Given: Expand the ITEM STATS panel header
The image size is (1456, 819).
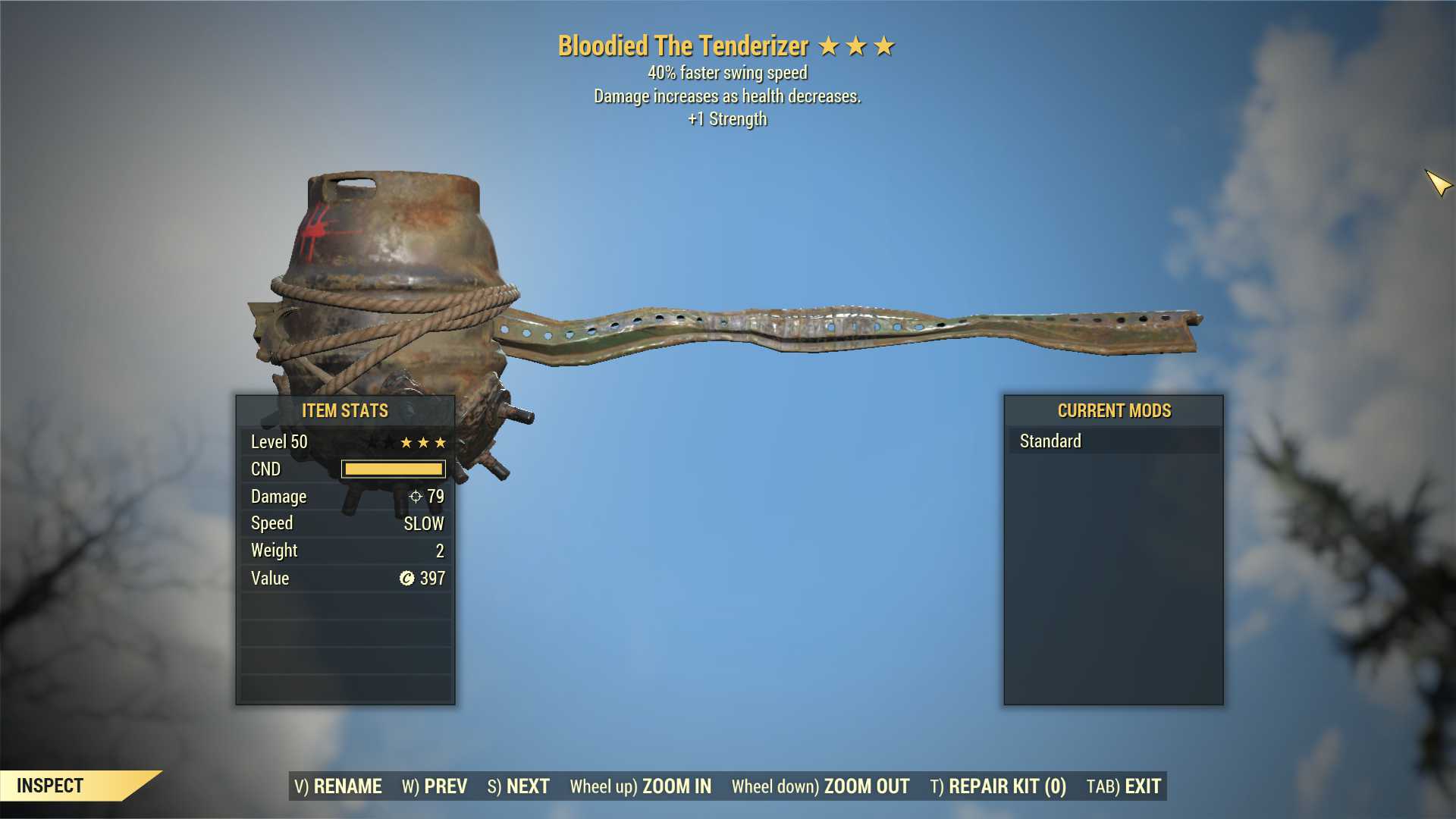Looking at the screenshot, I should (344, 410).
